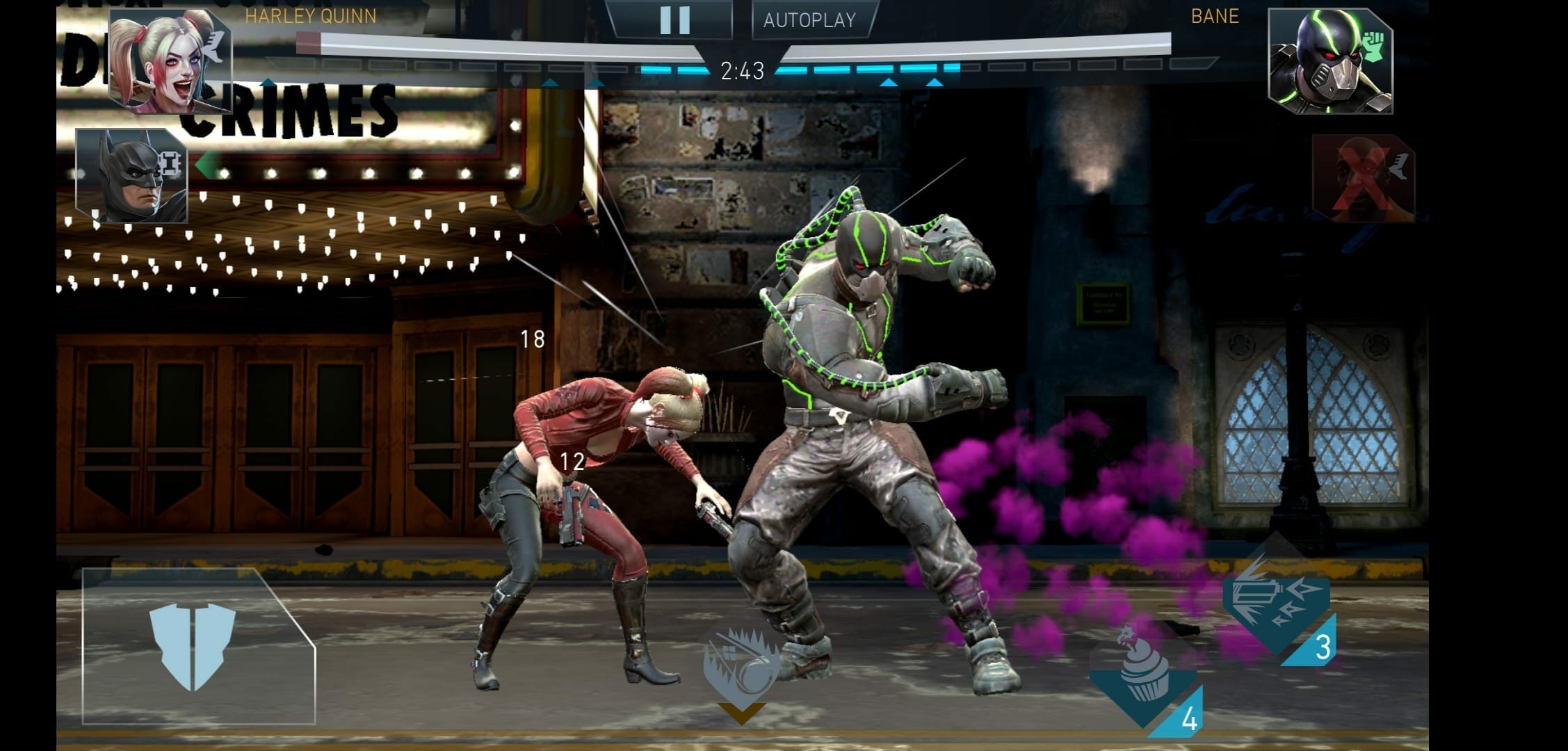Pause the fight
Screen dimensions: 1568x751
[673, 20]
